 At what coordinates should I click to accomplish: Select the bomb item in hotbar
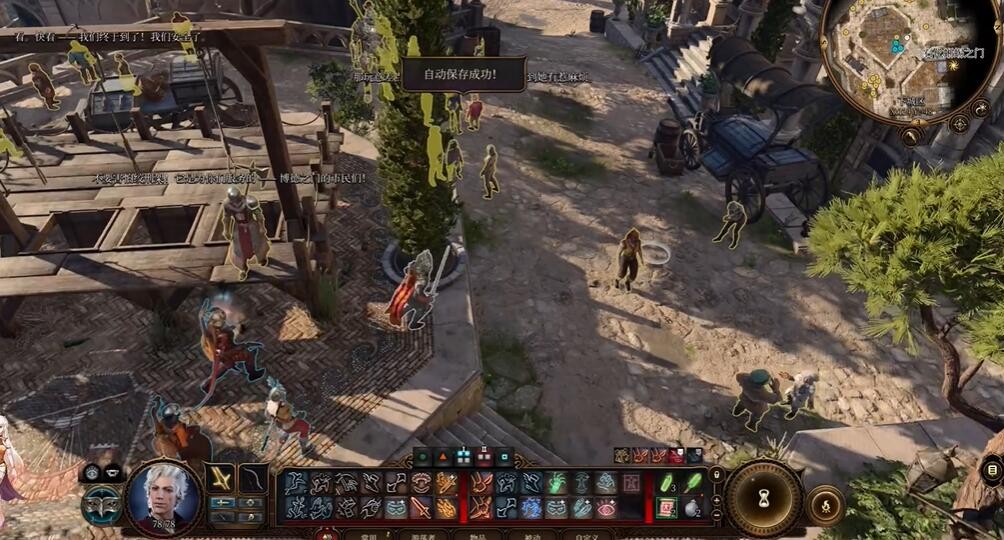(690, 507)
